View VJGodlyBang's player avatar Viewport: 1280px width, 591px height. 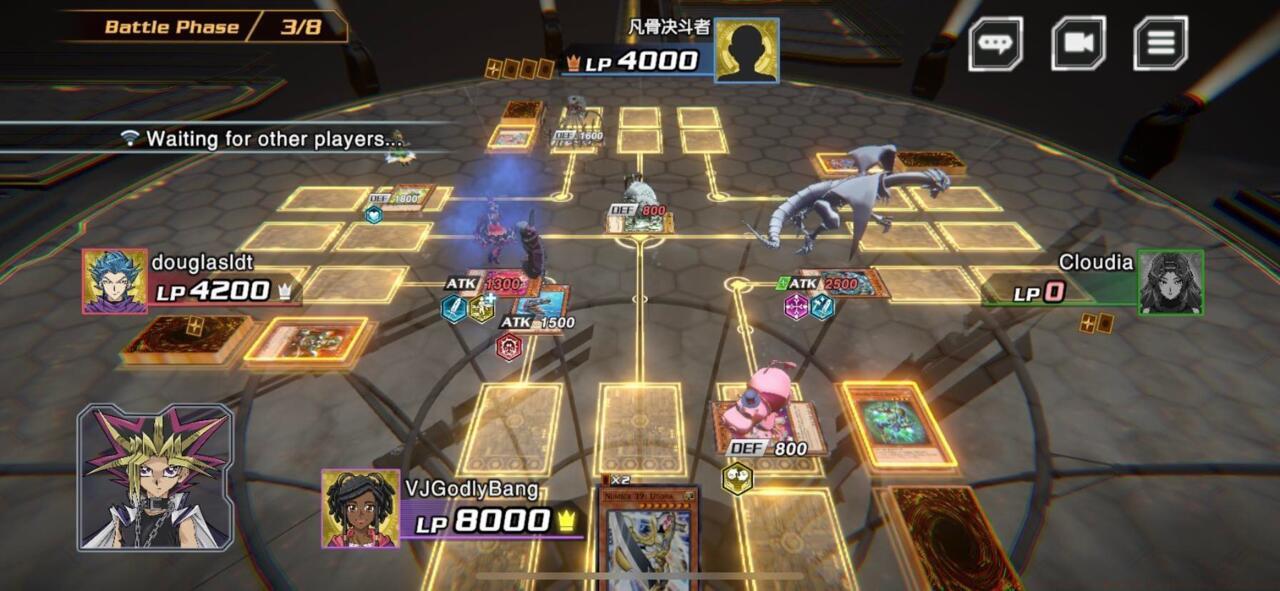360,508
